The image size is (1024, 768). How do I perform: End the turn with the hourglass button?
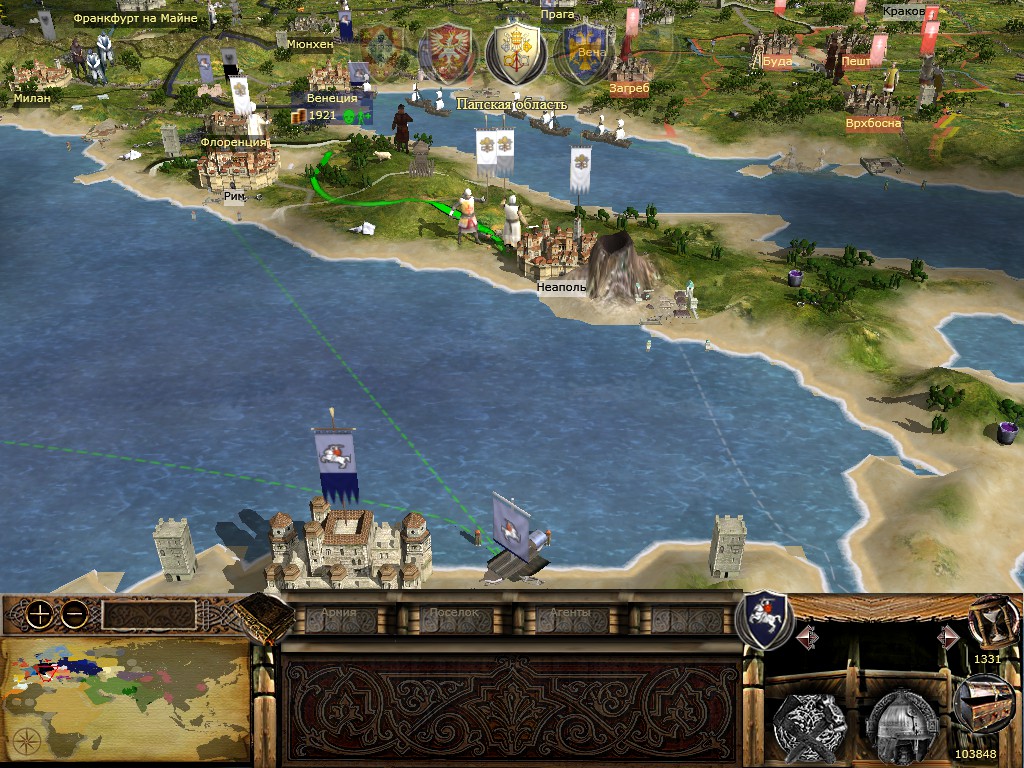(988, 623)
